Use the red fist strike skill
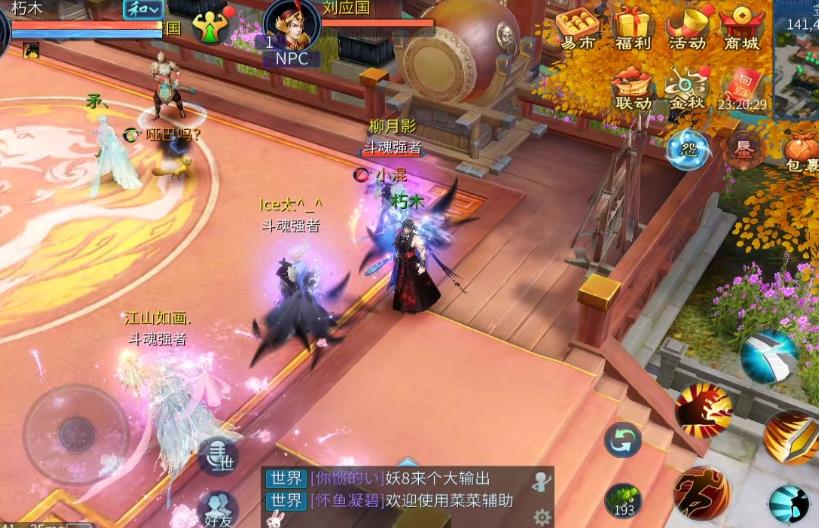Viewport: 819px width, 528px height. (703, 409)
